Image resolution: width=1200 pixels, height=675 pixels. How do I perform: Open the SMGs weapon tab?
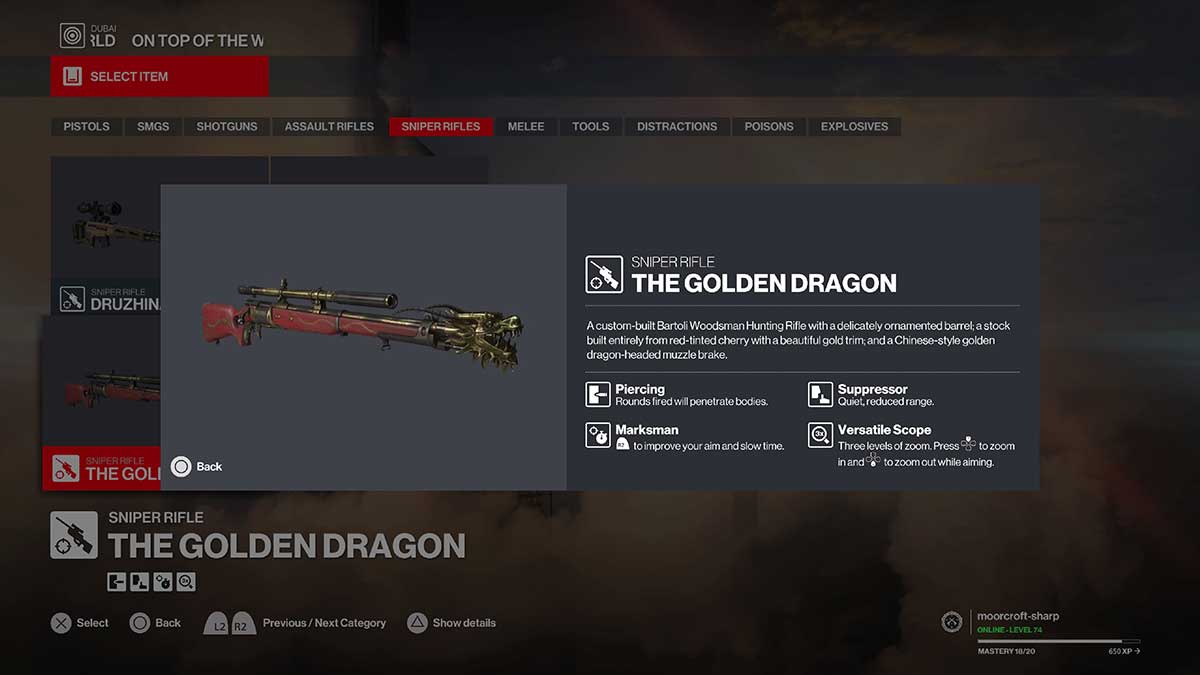[x=153, y=127]
